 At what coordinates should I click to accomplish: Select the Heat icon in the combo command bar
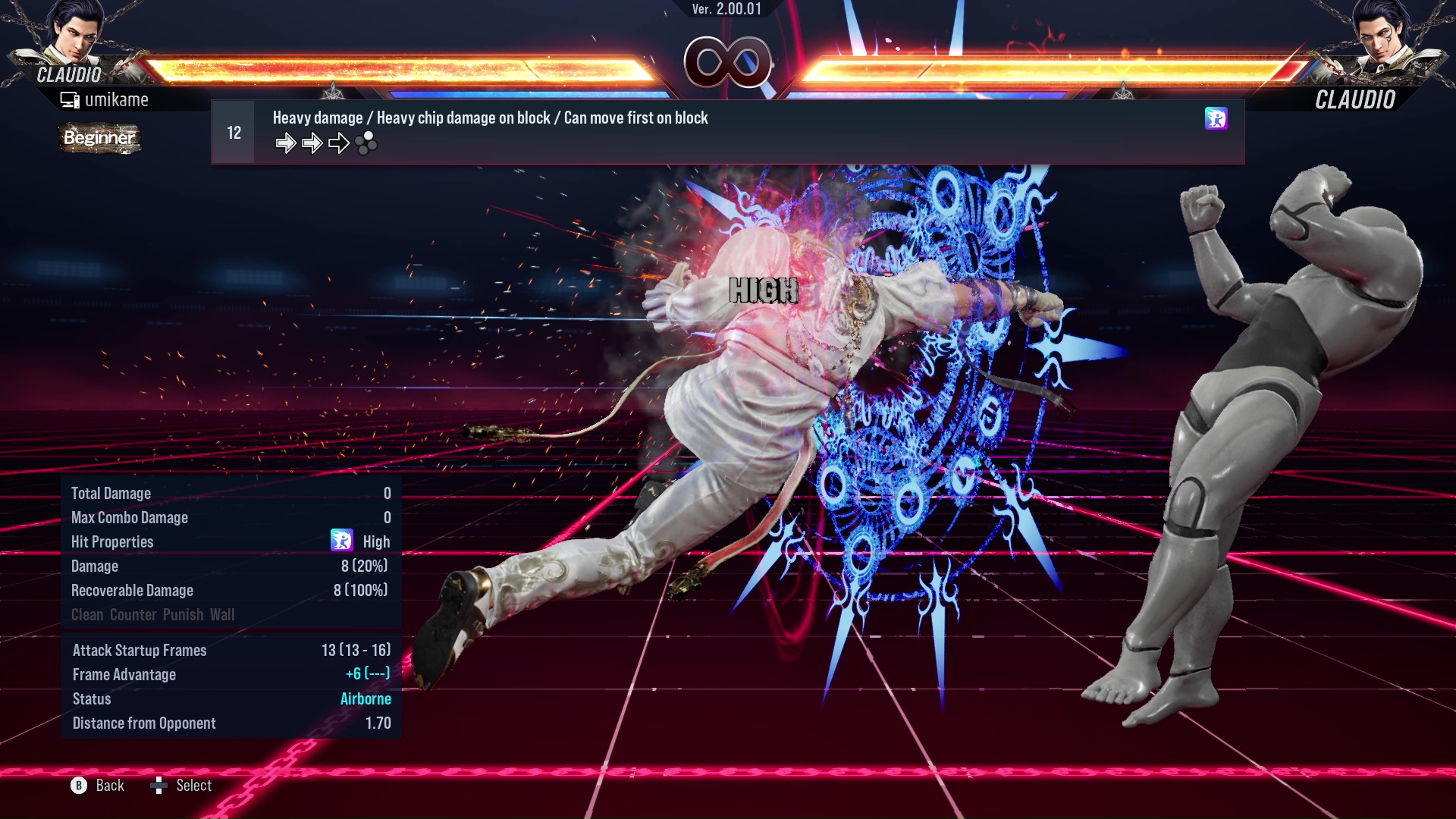pos(1216,119)
